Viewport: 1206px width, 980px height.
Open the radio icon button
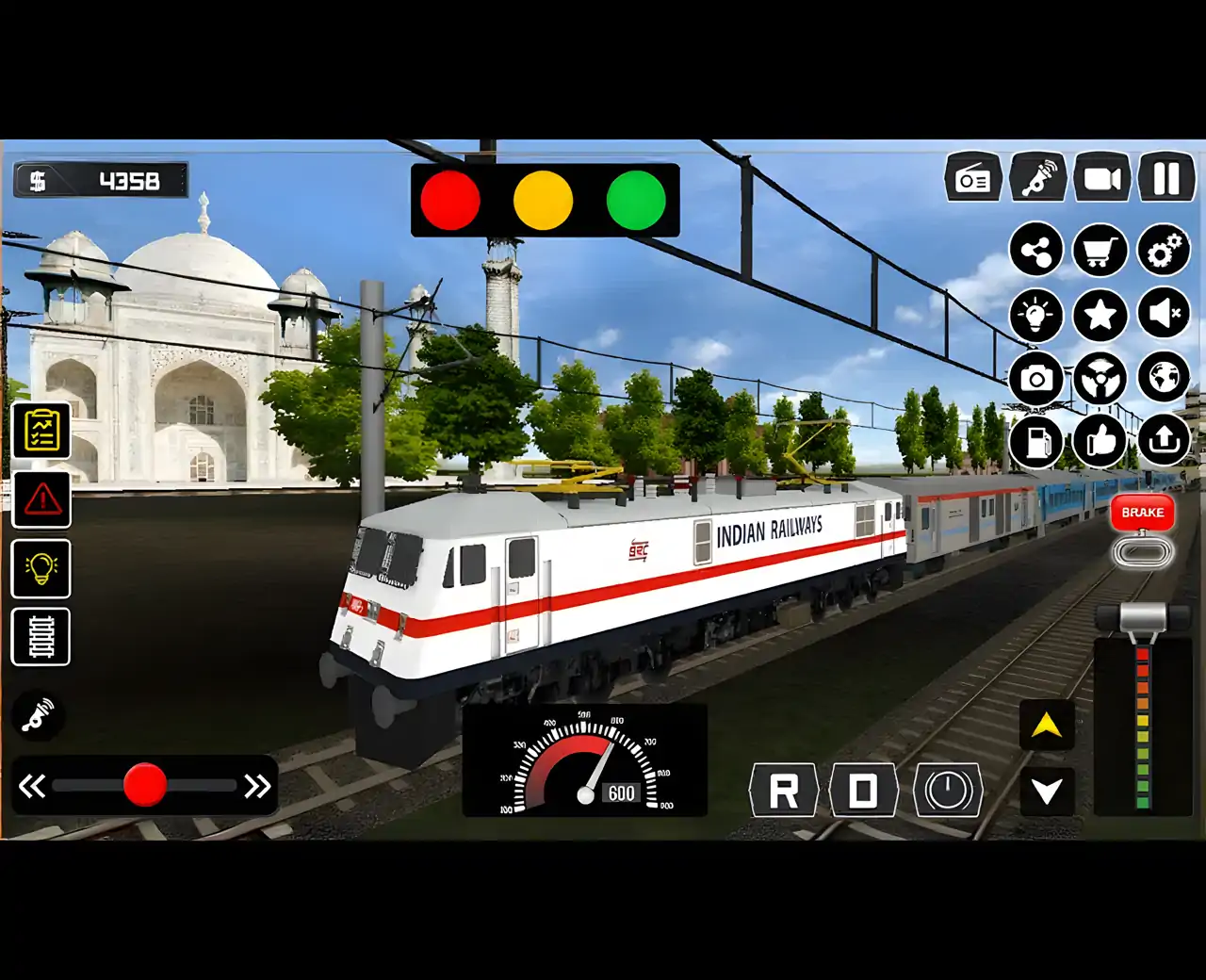(x=973, y=177)
